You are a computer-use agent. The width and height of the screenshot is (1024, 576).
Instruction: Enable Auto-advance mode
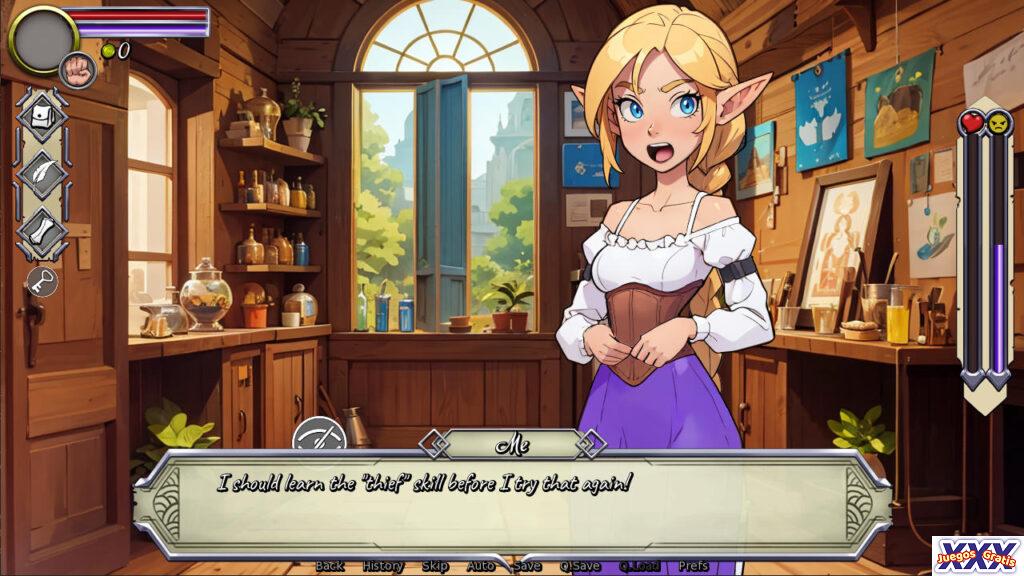(x=481, y=566)
